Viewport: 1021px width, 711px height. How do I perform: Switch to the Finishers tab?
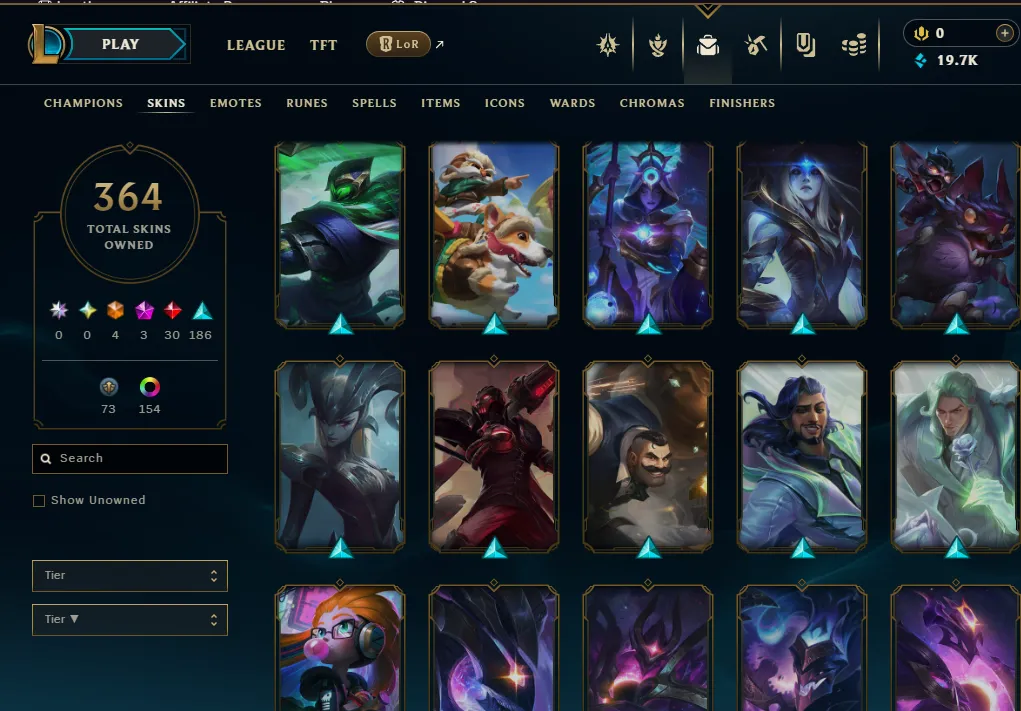click(x=742, y=103)
